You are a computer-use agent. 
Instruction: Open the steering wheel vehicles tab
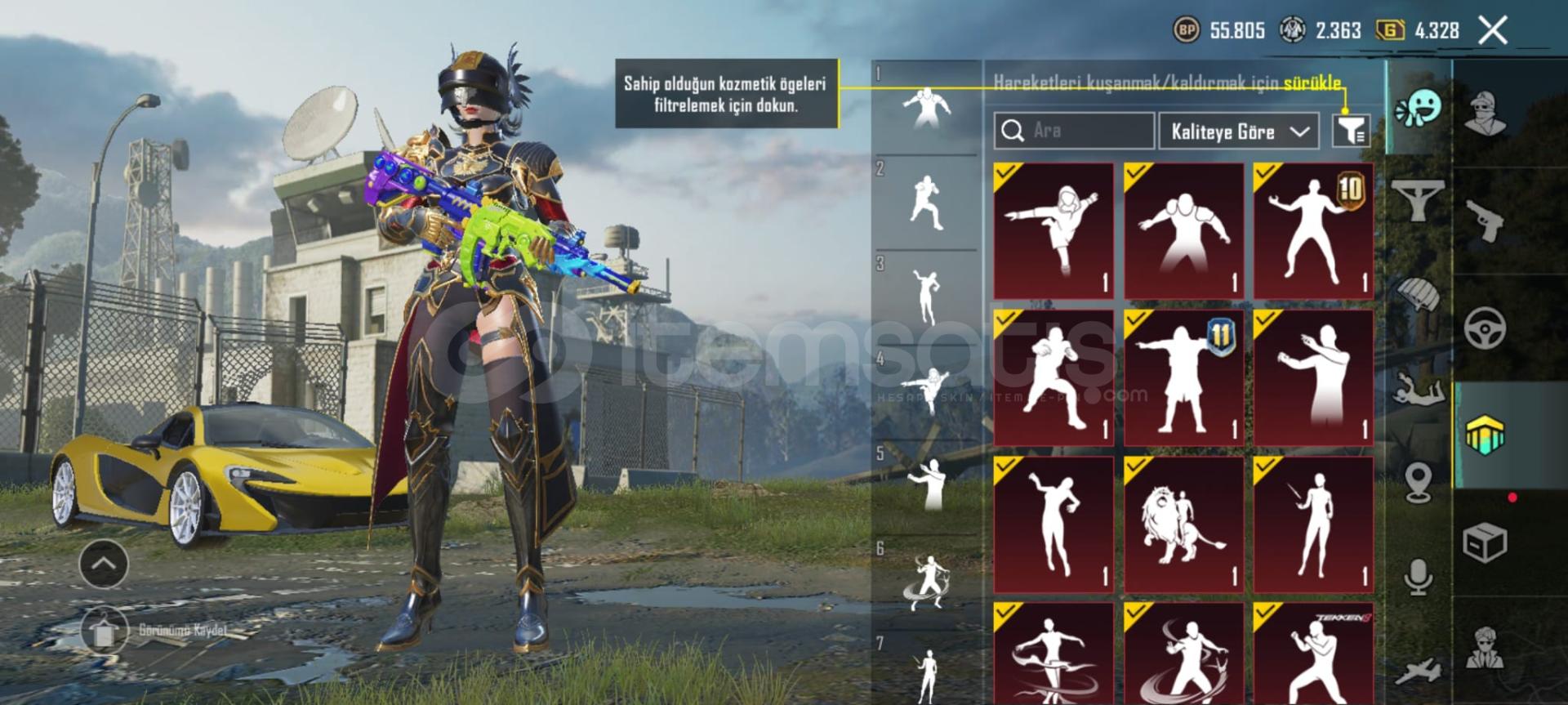click(1486, 328)
